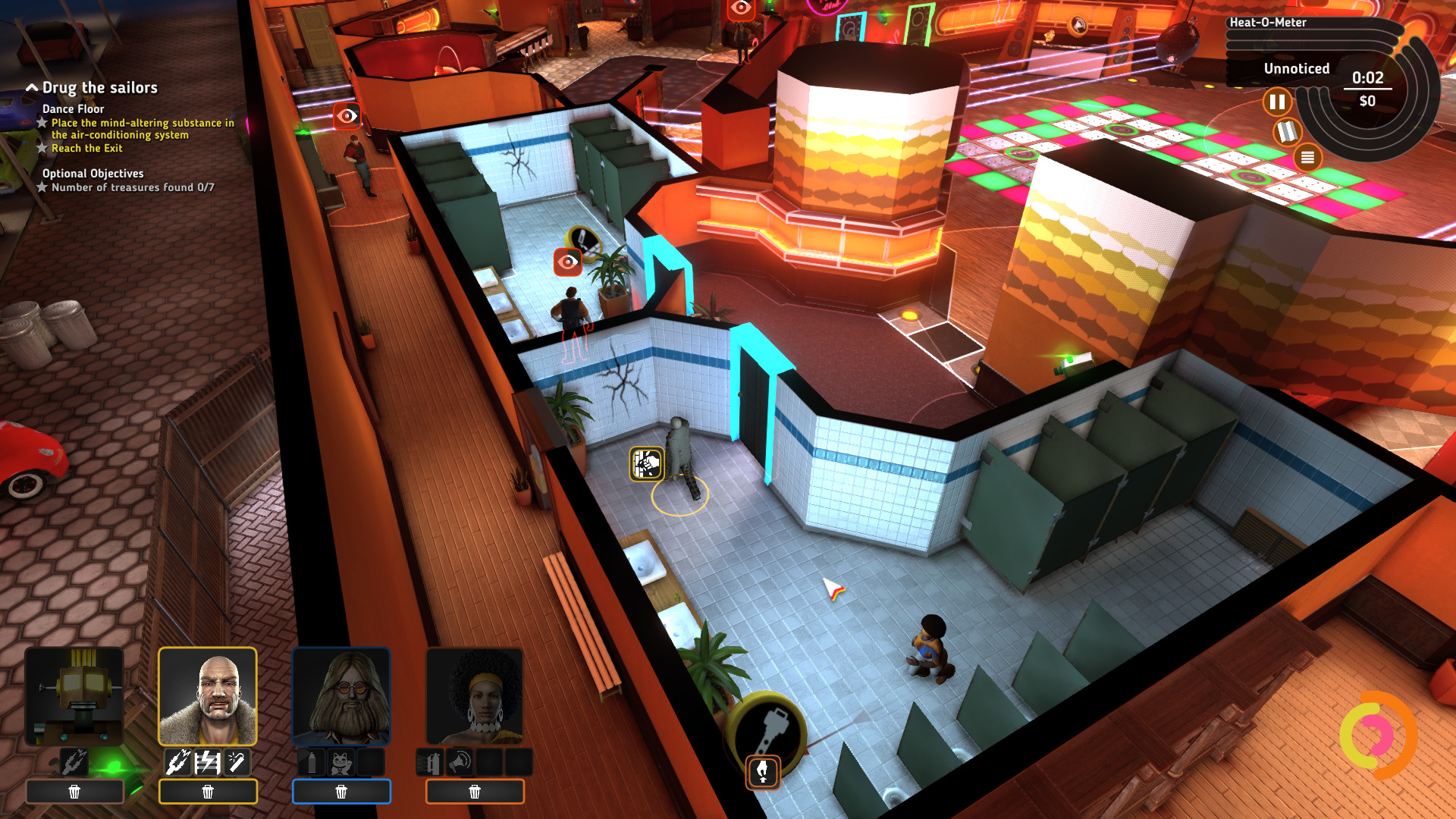The image size is (1456, 819).
Task: Toggle the blueprint map view icon
Action: click(x=1287, y=132)
